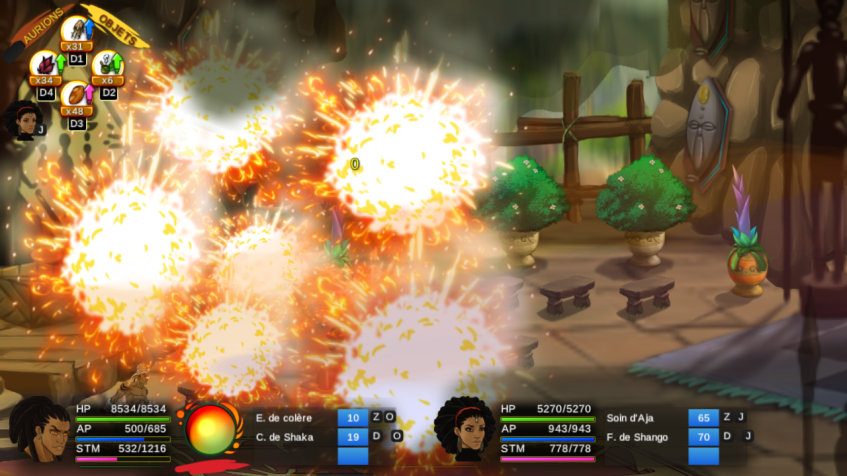Viewport: 847px width, 476px height.
Task: Use the red crystal item with x34 count
Action: 45,66
